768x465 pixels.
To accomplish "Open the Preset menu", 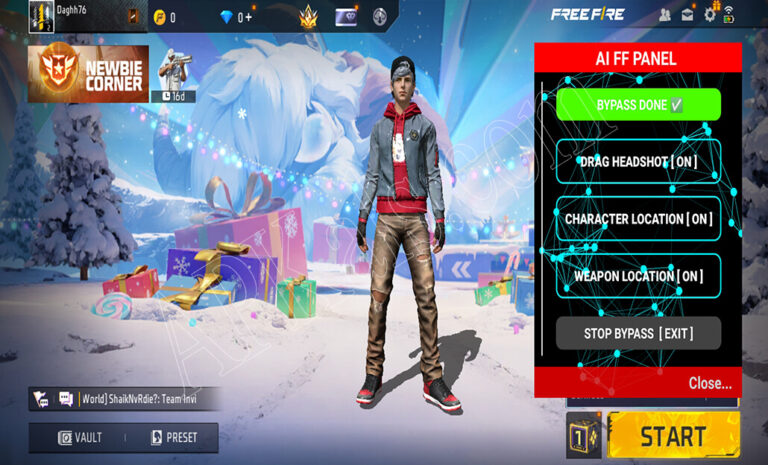I will point(173,437).
